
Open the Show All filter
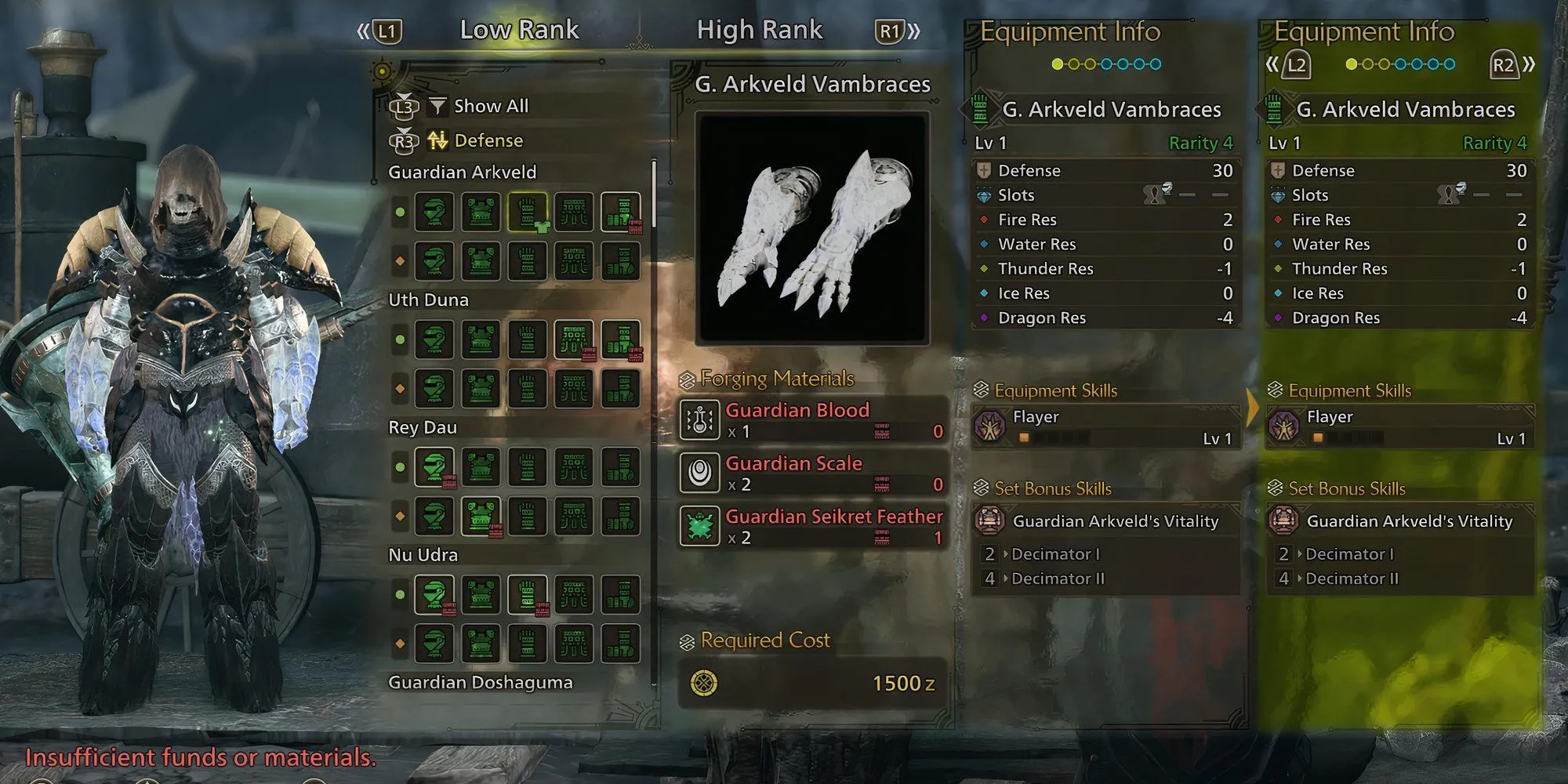click(x=490, y=106)
